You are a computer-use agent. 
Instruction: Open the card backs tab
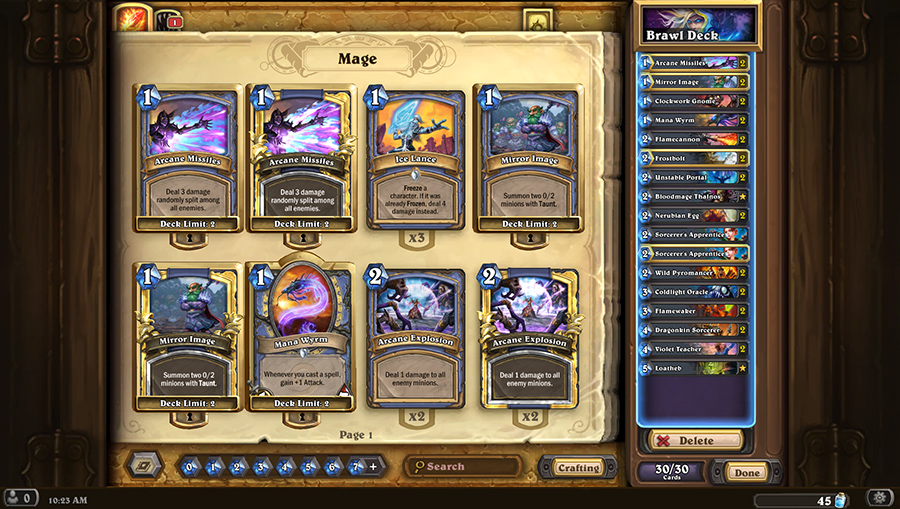(537, 20)
